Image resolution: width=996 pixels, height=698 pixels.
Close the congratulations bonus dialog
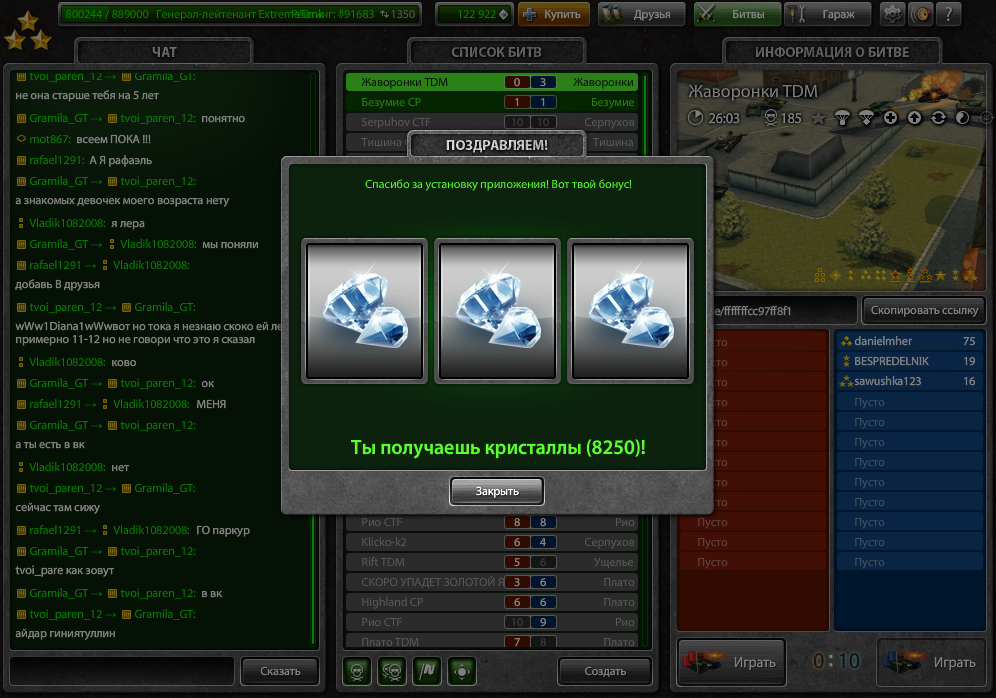coord(496,491)
